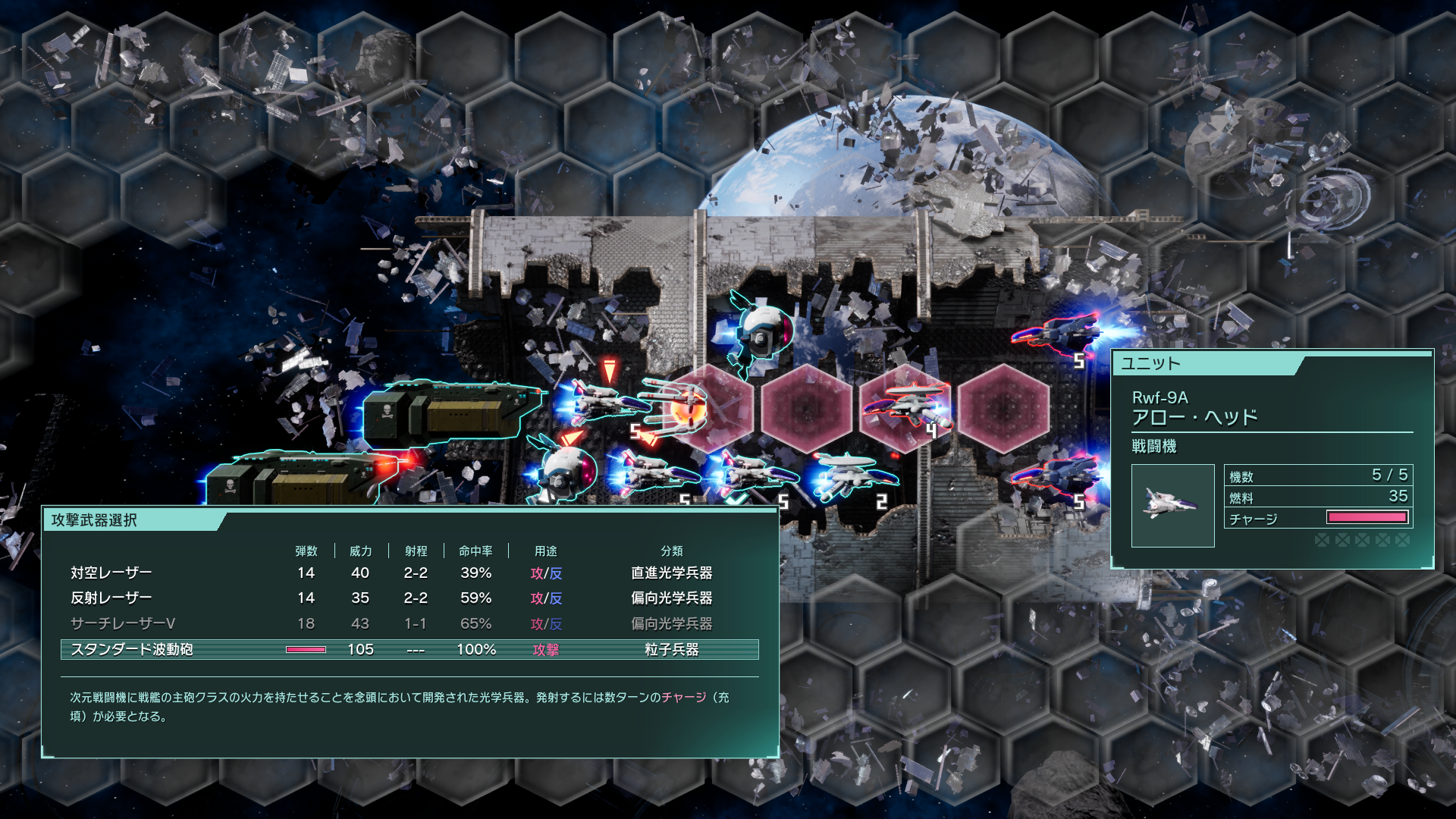
Task: Choose the 反射レーザー weapon
Action: 409,598
